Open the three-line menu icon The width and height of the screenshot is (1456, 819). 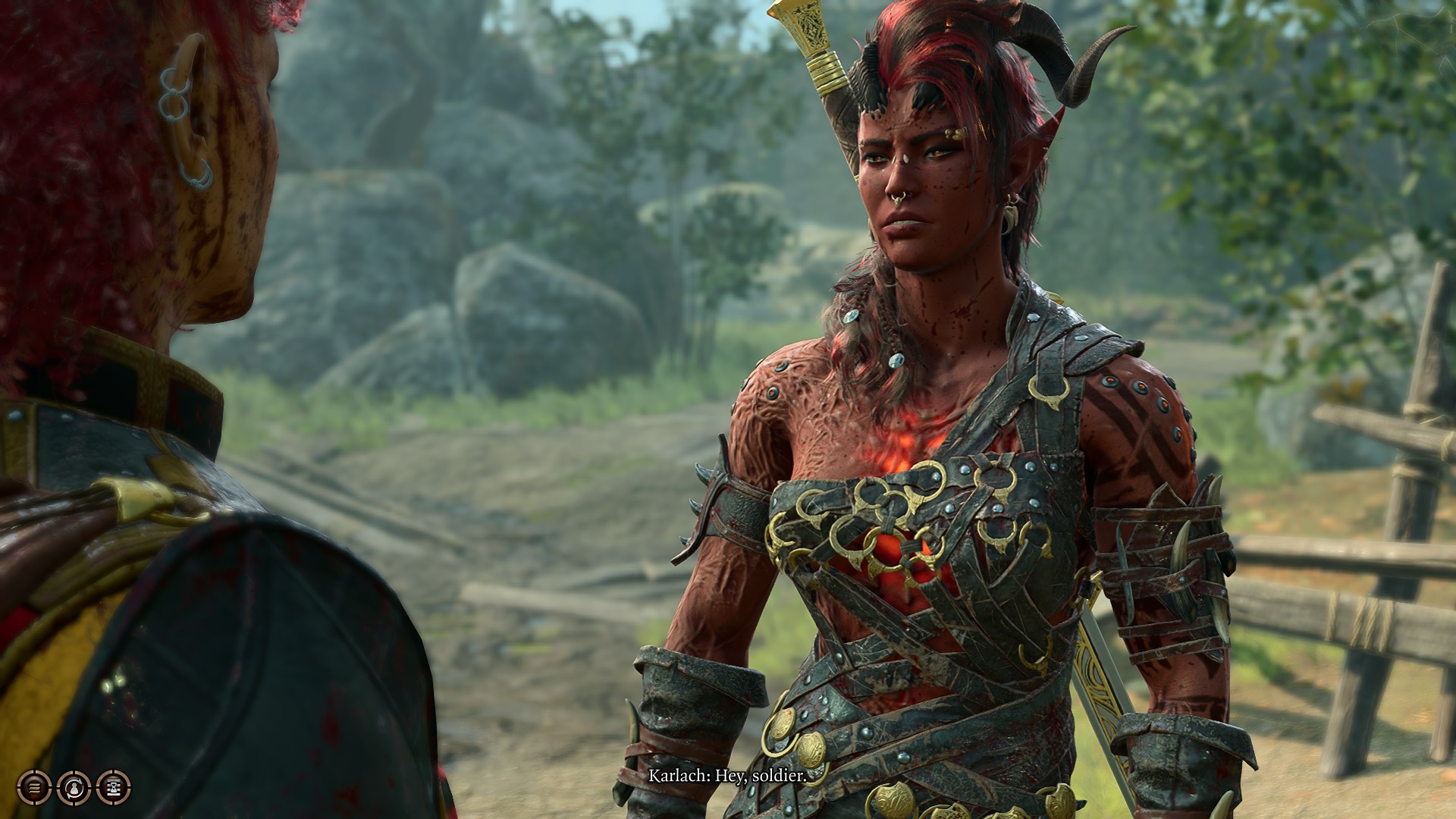tap(34, 788)
